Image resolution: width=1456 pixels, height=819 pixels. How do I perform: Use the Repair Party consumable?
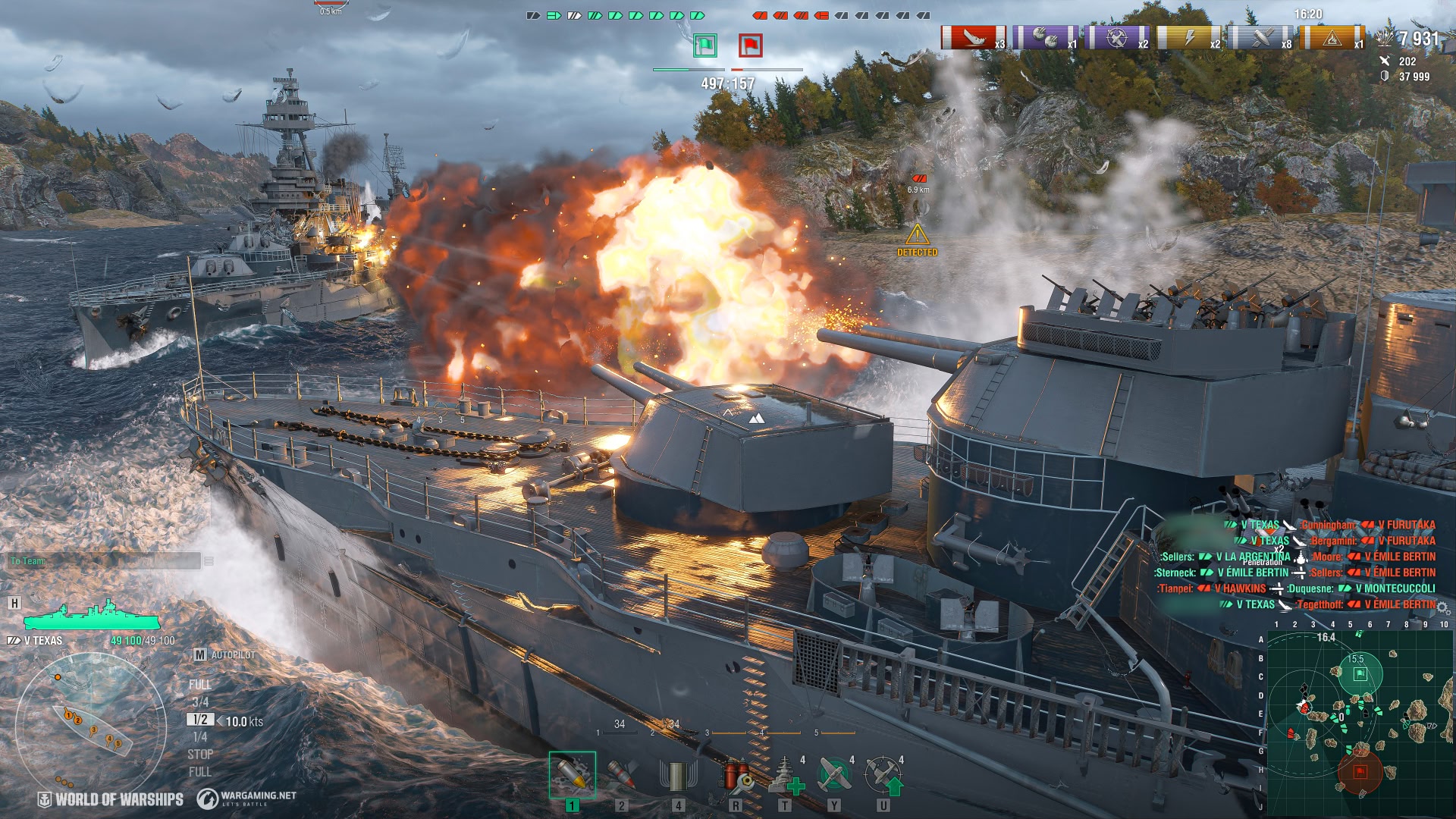[784, 775]
